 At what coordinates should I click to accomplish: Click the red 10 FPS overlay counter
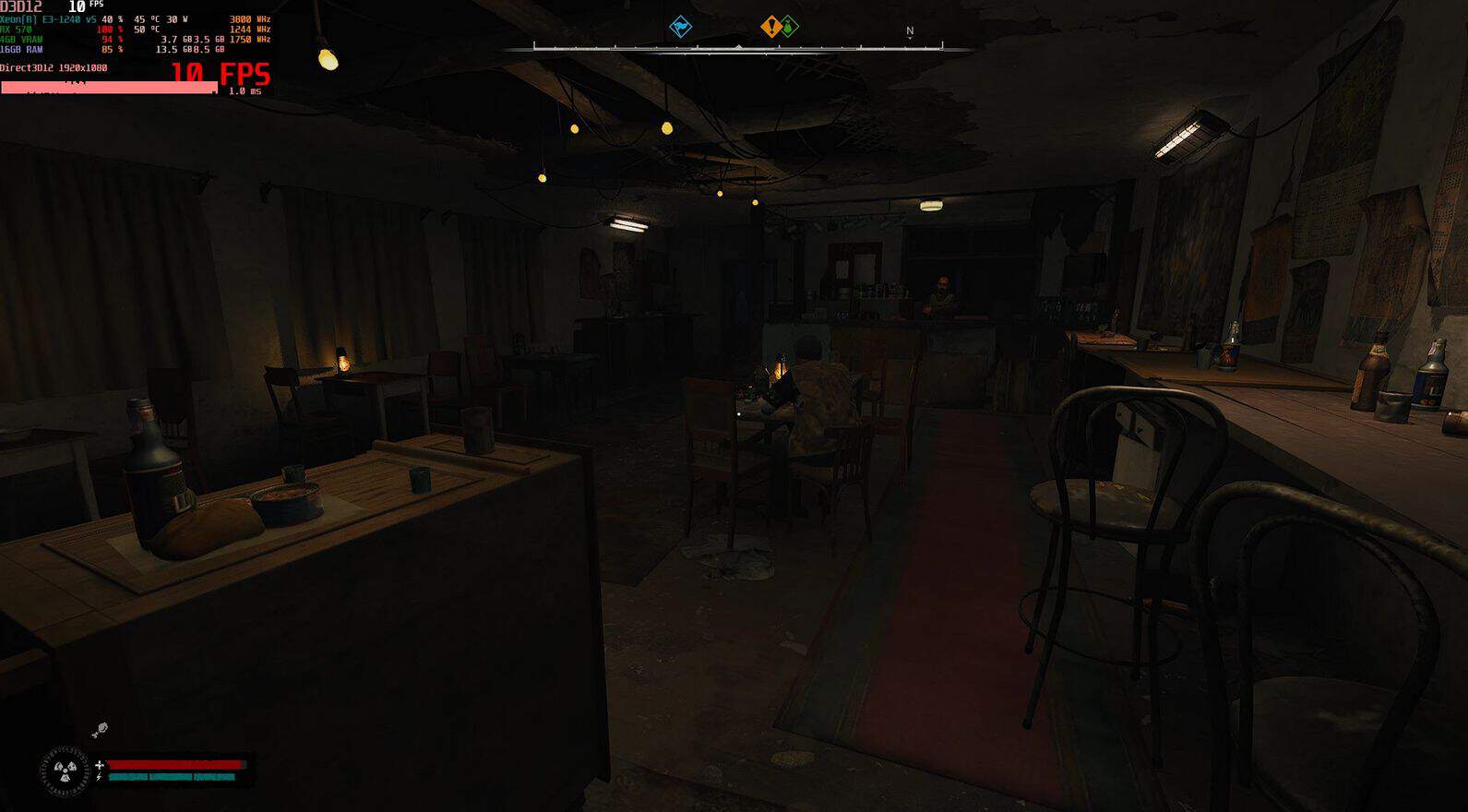tap(221, 74)
